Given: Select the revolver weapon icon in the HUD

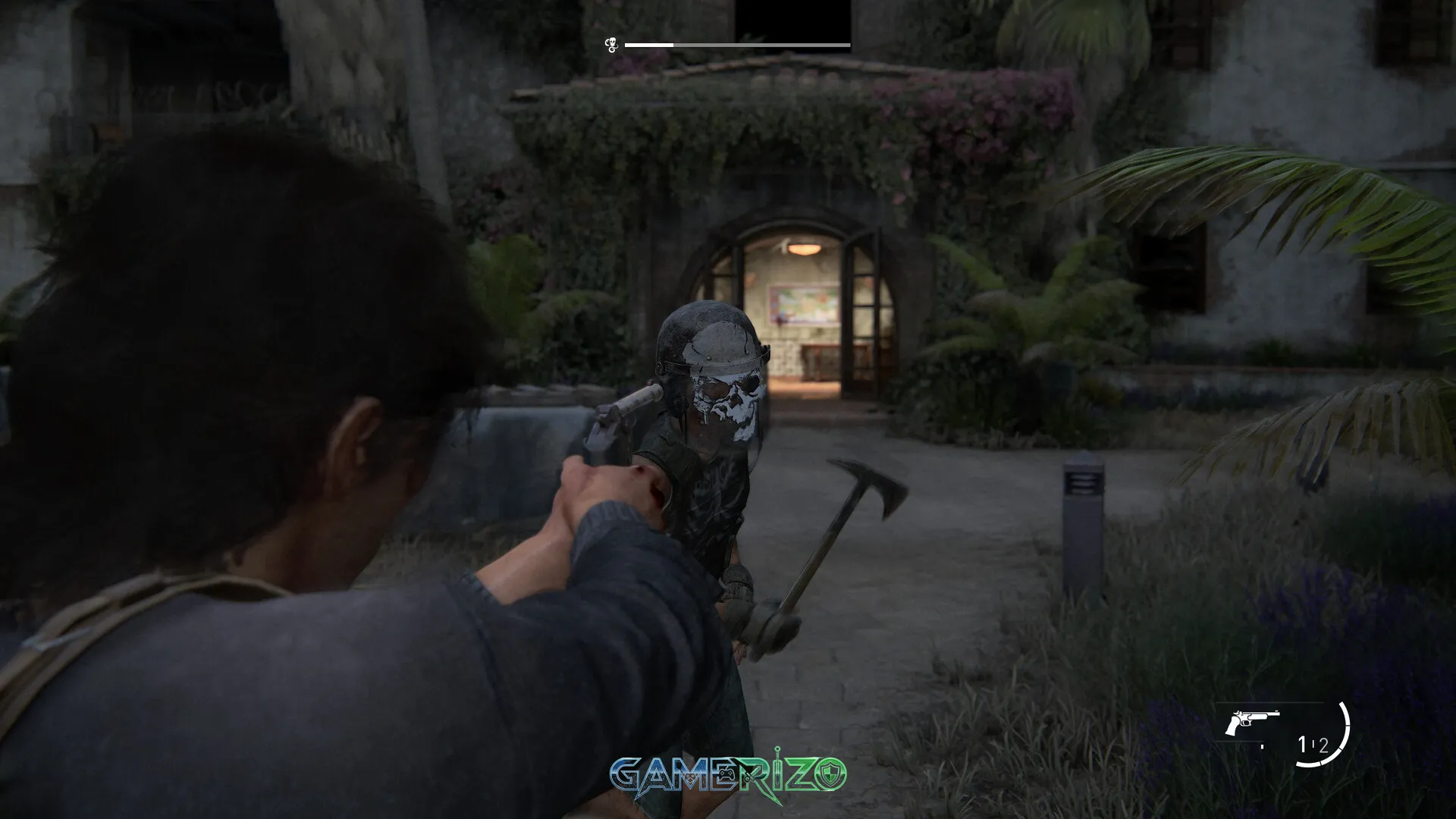Looking at the screenshot, I should [x=1253, y=718].
